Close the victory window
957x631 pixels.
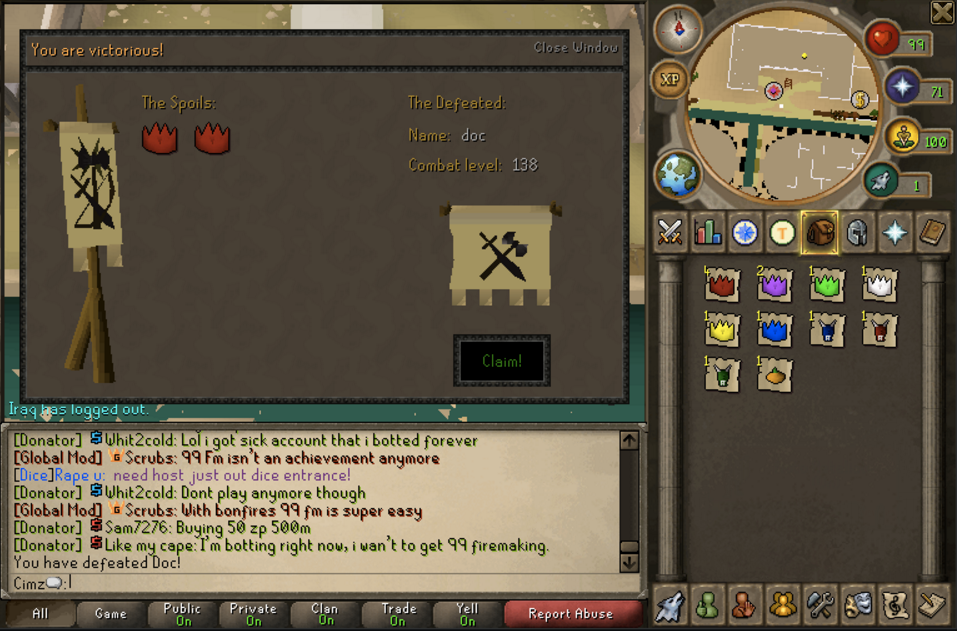pos(575,47)
